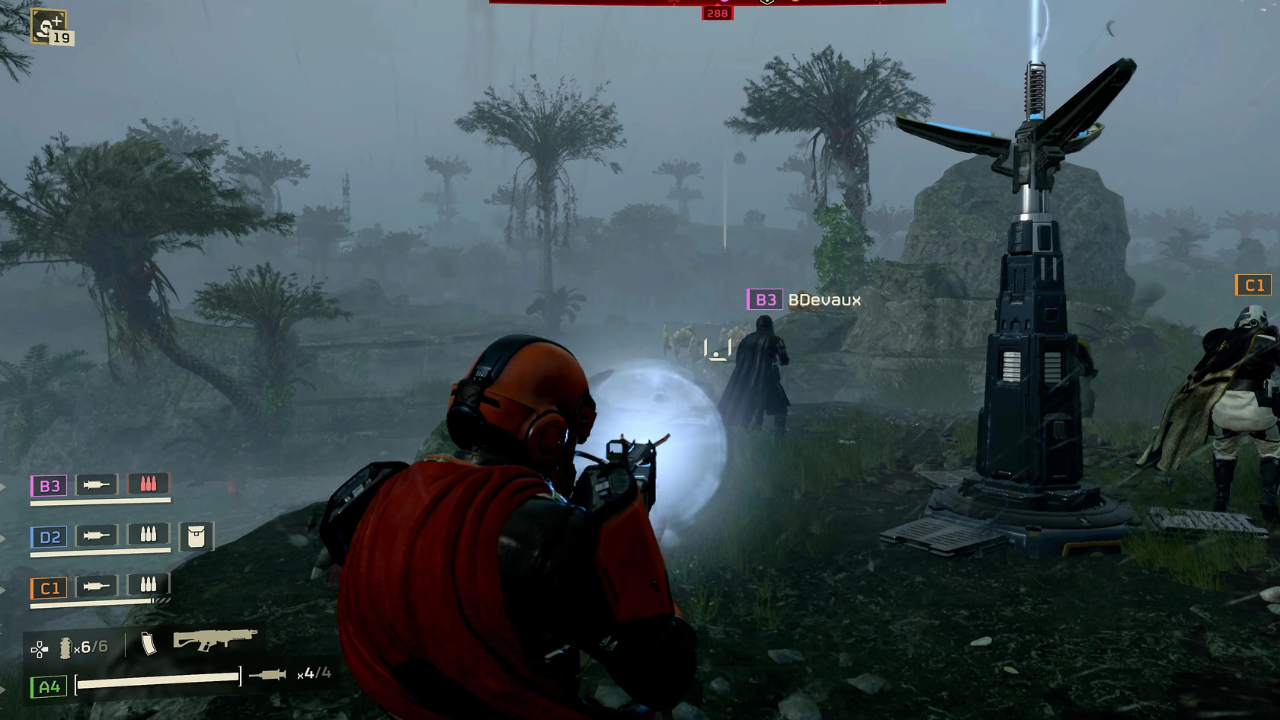This screenshot has height=720, width=1280.
Task: Select the BDevaux player nametag
Action: pyautogui.click(x=824, y=299)
